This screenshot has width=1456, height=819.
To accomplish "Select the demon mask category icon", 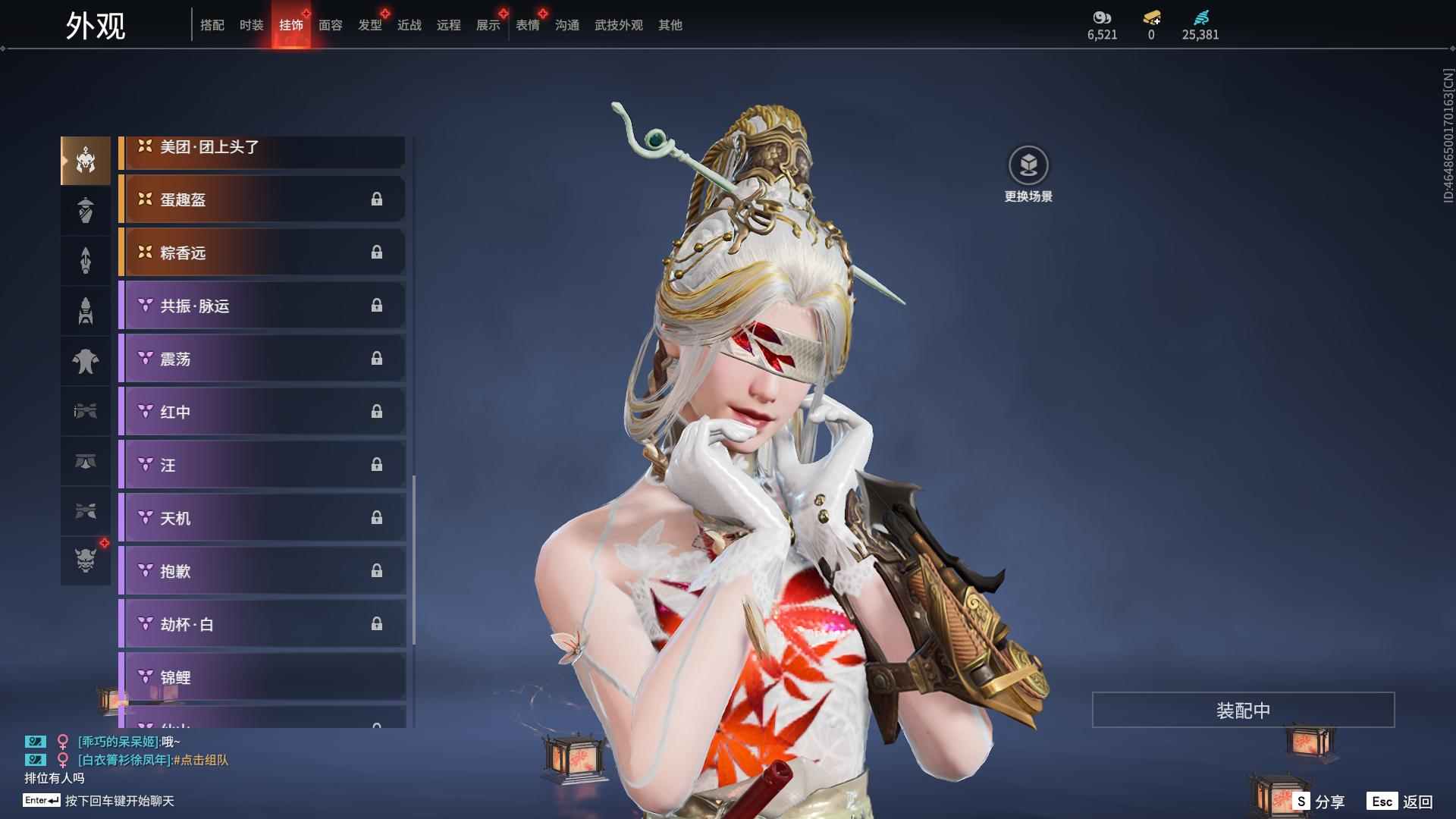I will pos(86,560).
